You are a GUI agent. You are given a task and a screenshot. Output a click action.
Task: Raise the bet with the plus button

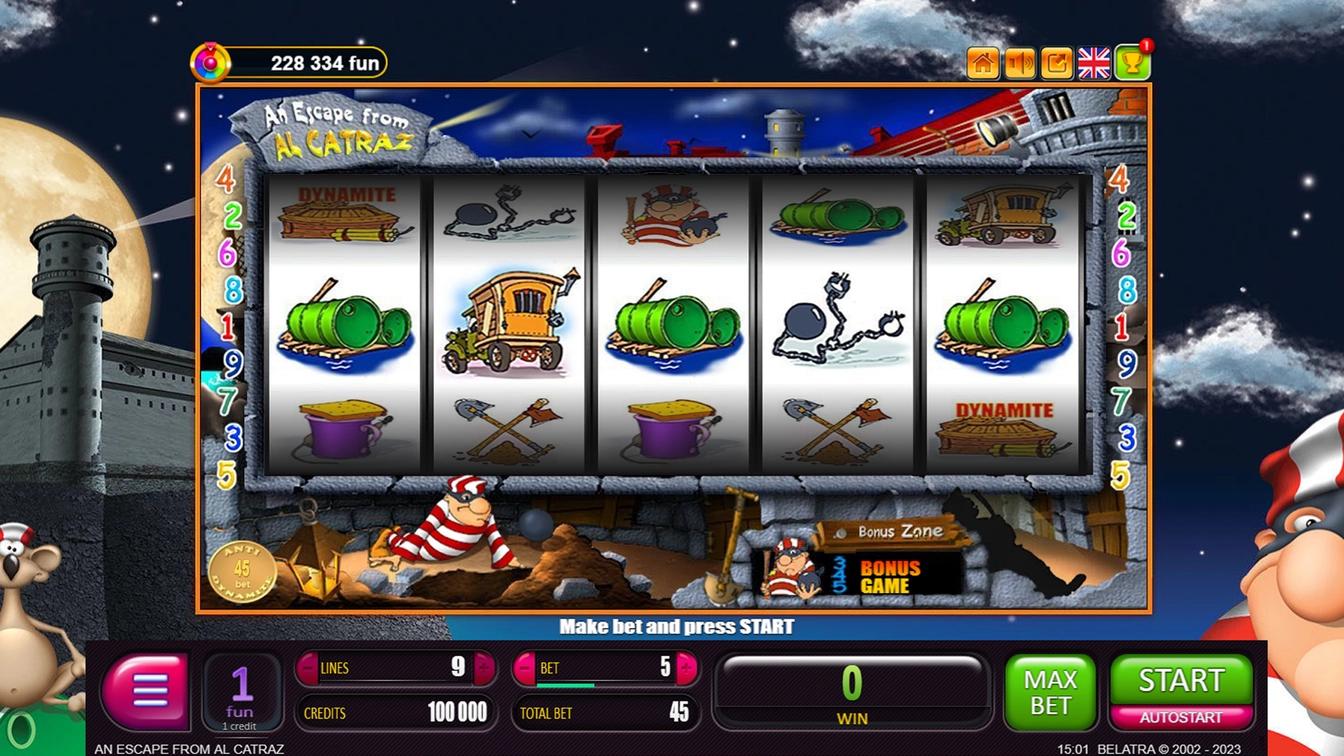687,668
